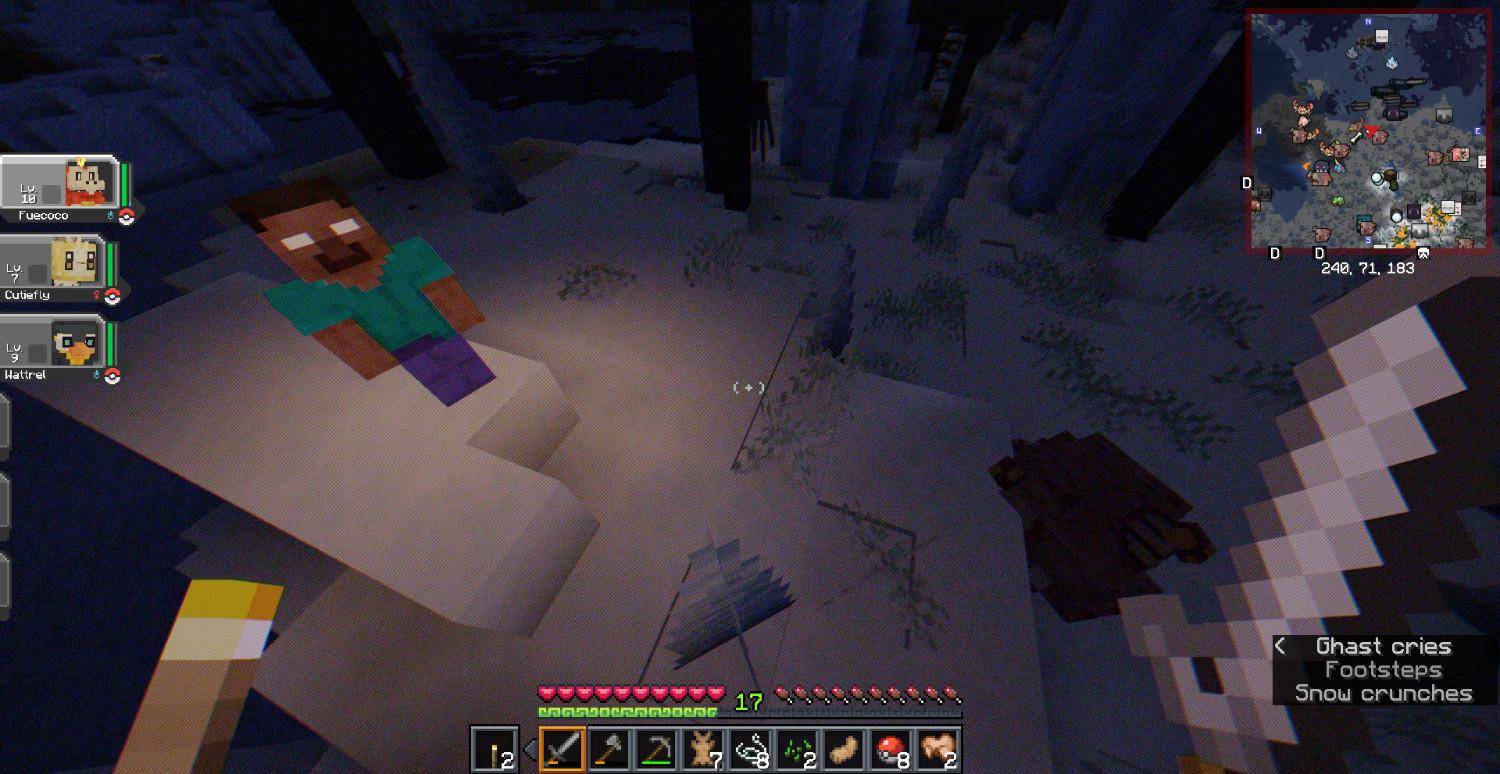Screen dimensions: 1500x774
Task: Click the arrow indicator beside the hotbar
Action: [x=532, y=747]
